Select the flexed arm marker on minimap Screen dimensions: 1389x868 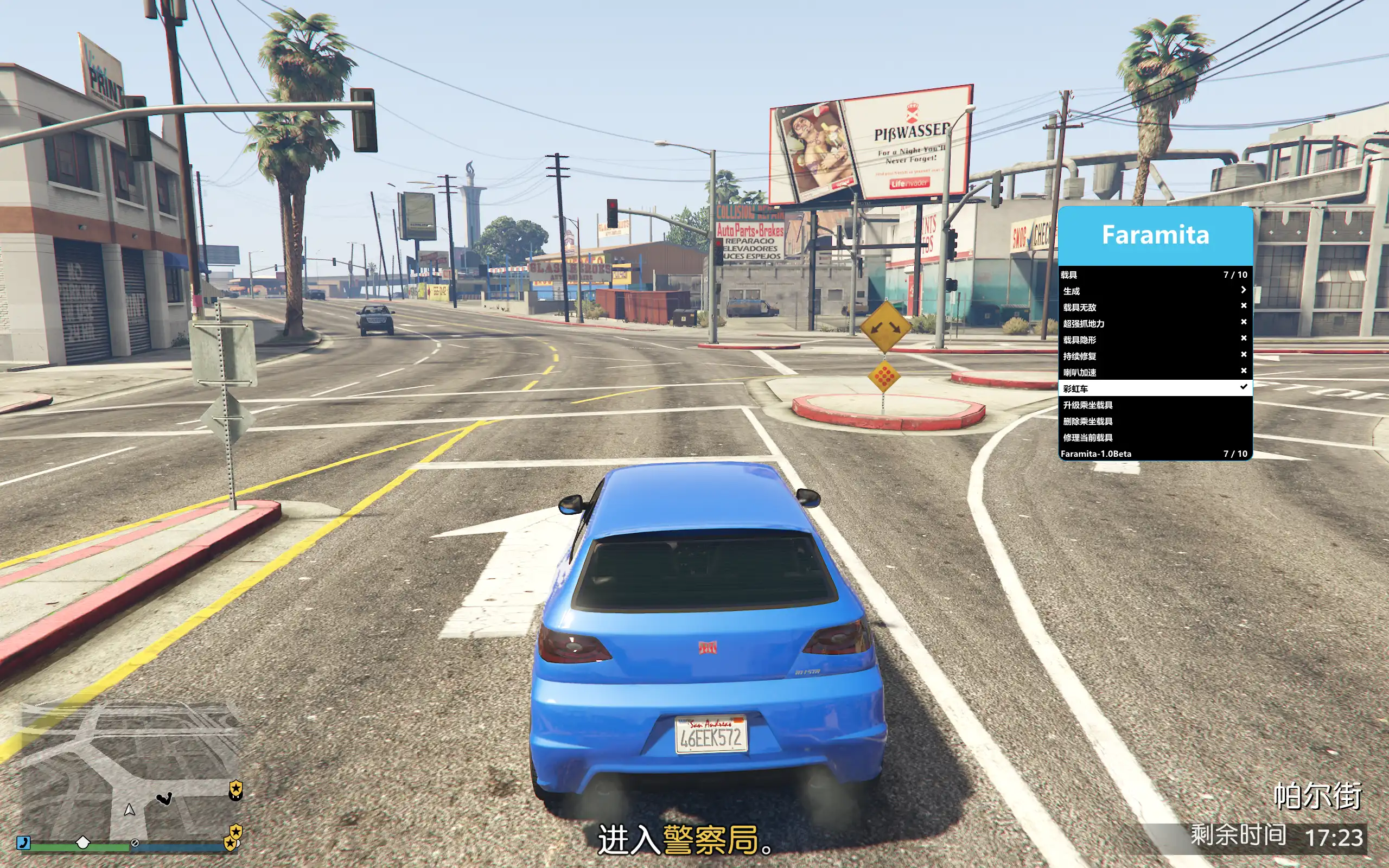165,799
